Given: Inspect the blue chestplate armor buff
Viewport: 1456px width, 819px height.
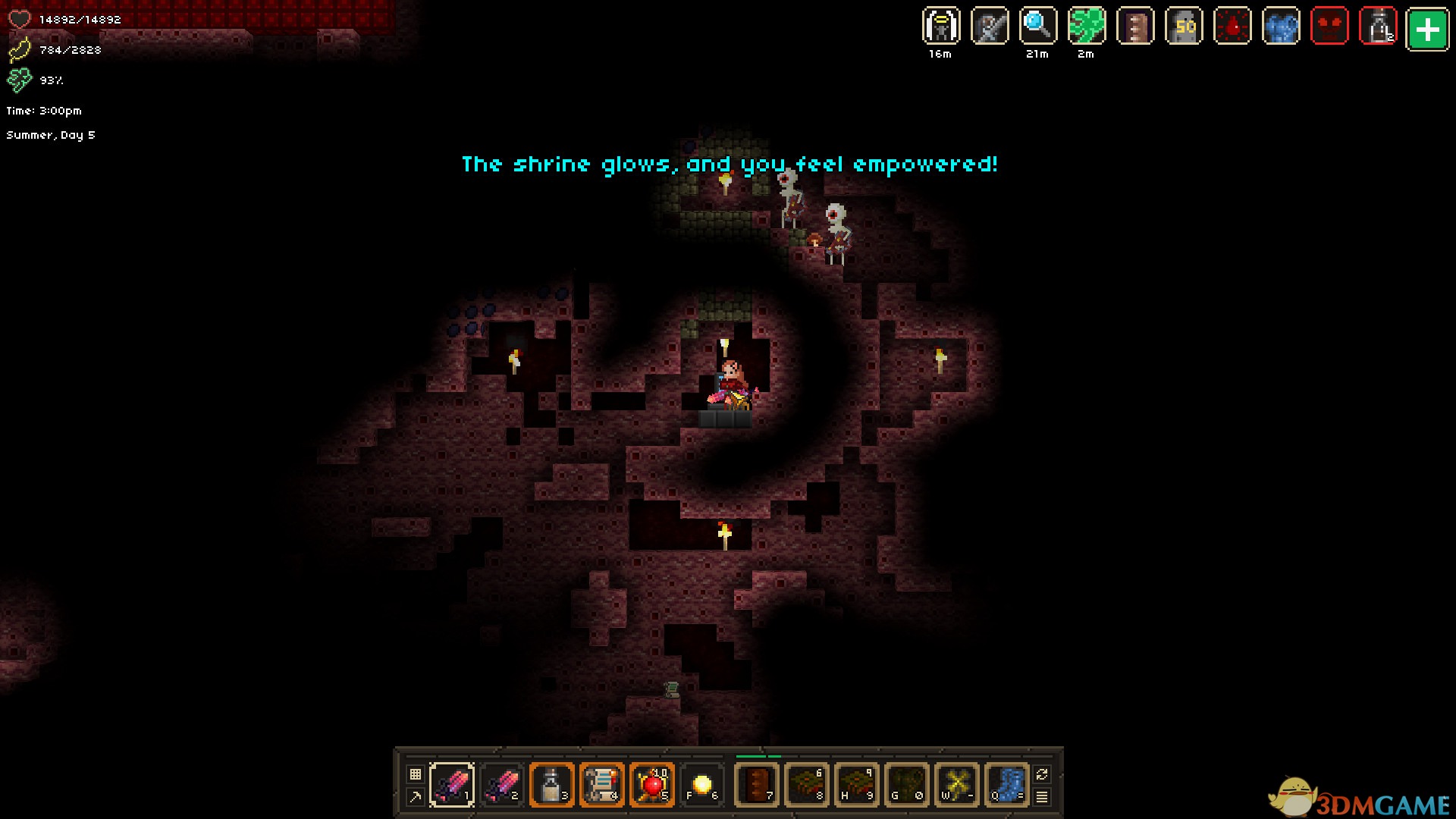Looking at the screenshot, I should 1281,27.
